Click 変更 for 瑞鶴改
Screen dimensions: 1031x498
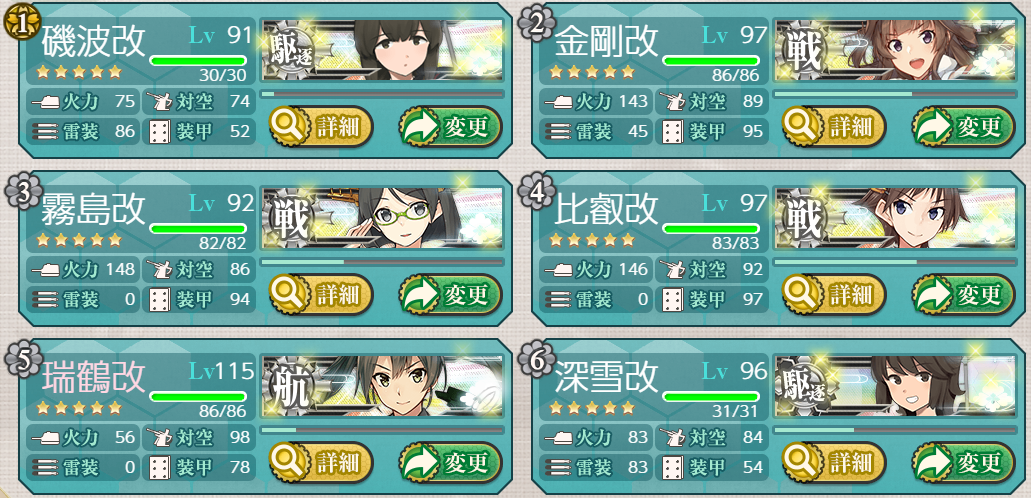[x=450, y=463]
